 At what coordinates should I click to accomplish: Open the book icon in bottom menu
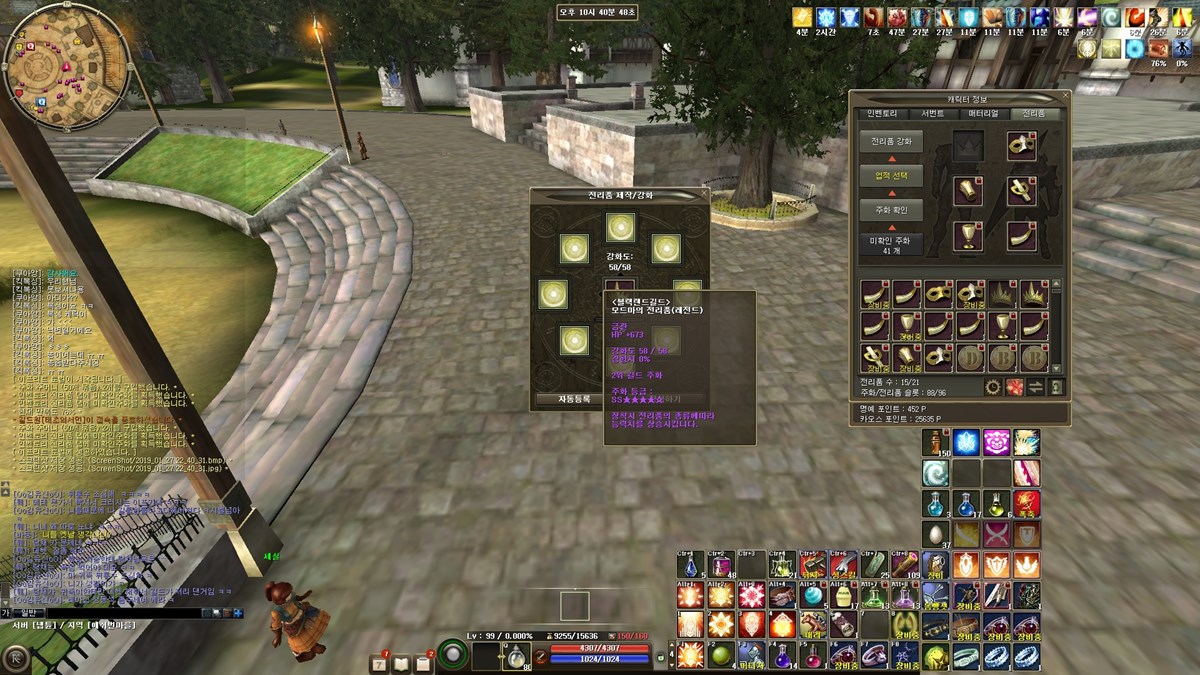click(401, 662)
